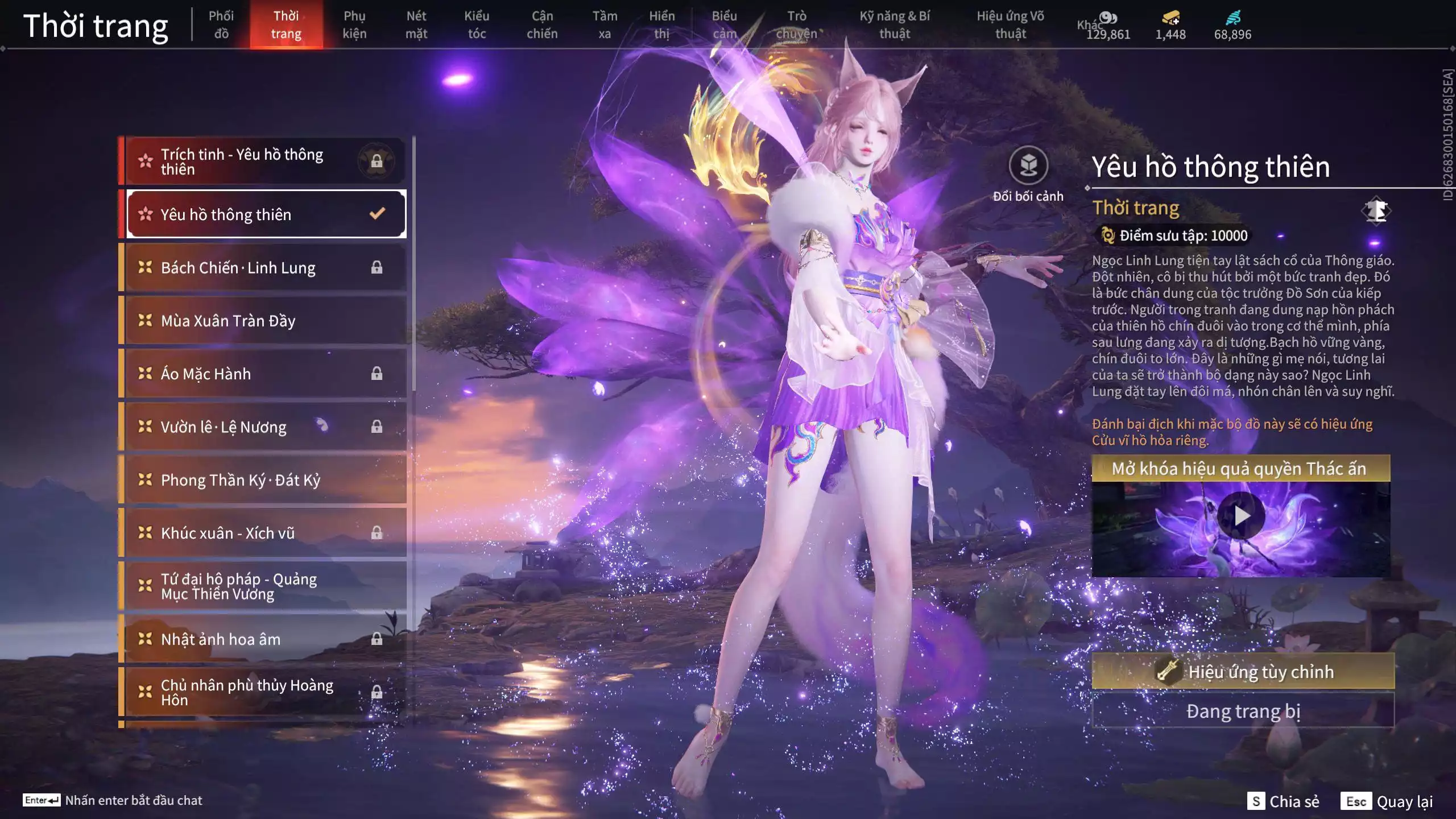Click Chia sẻ to share the outfit
This screenshot has height=819, width=1456.
coord(1283,801)
